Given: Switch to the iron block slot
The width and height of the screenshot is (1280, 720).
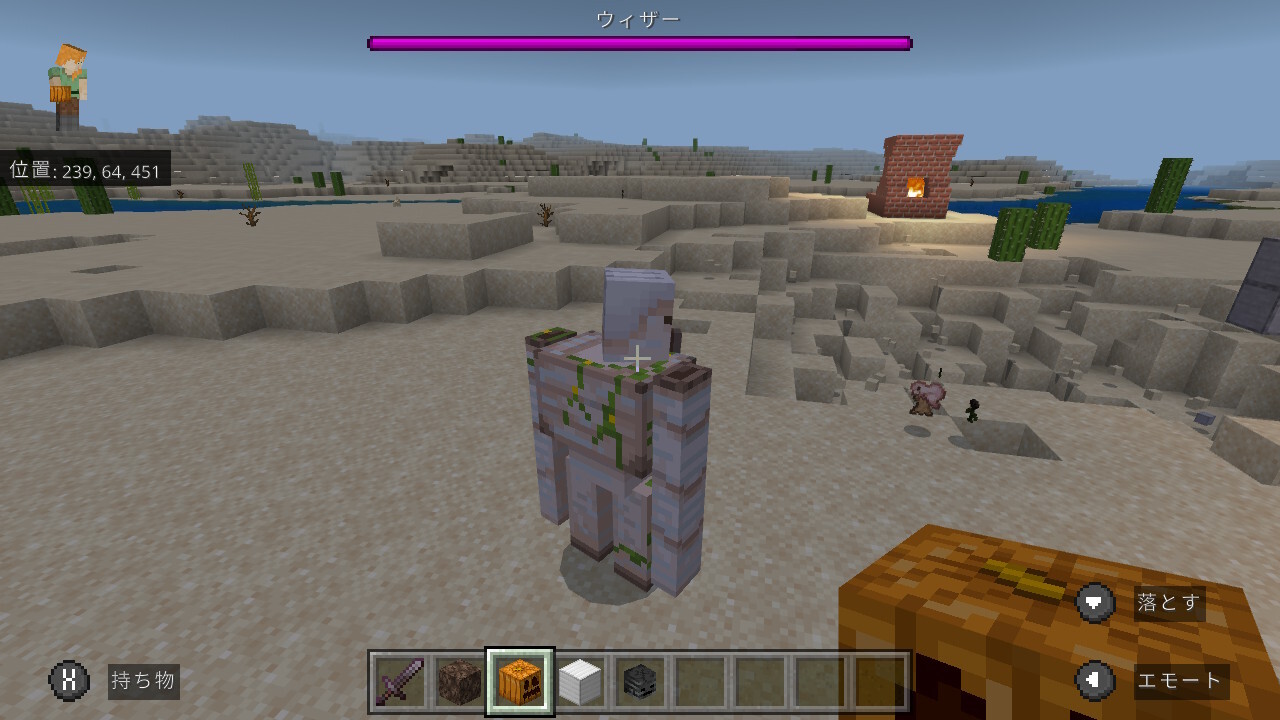Looking at the screenshot, I should pos(580,682).
